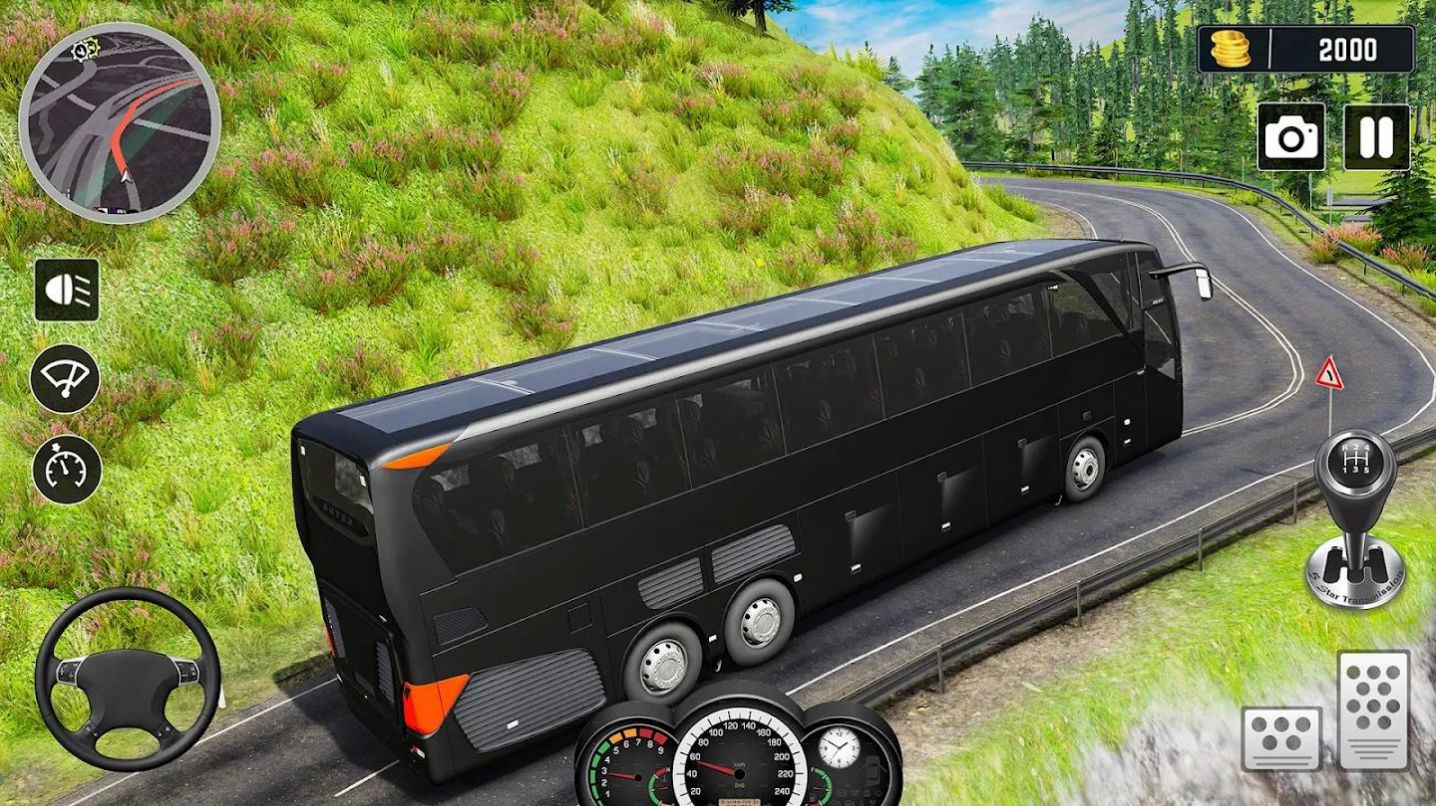Turn on the windshield wipers
This screenshot has width=1436, height=806.
(x=65, y=380)
